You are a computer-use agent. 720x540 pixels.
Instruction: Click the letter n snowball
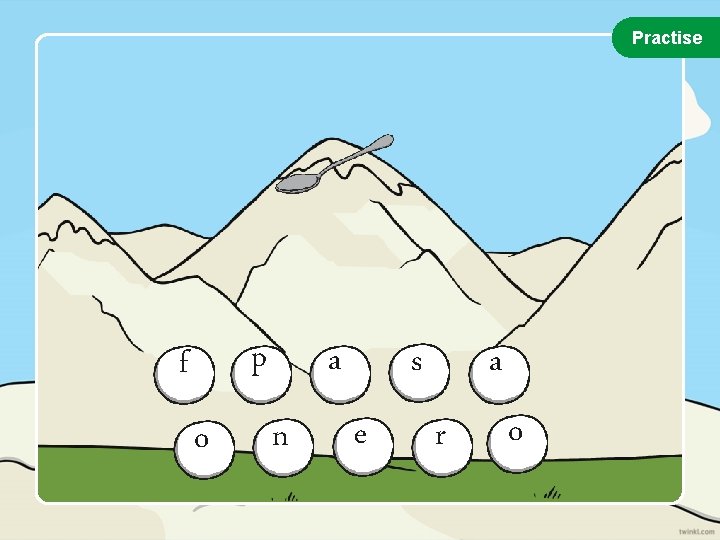(x=281, y=441)
